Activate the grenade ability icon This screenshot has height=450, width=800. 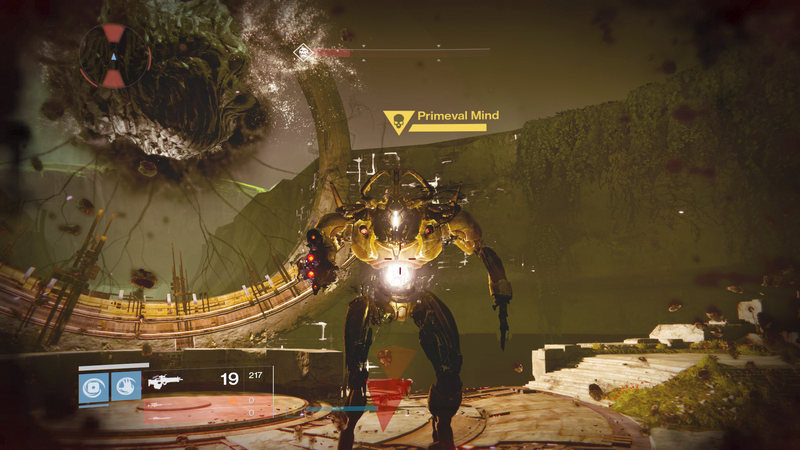[x=93, y=386]
